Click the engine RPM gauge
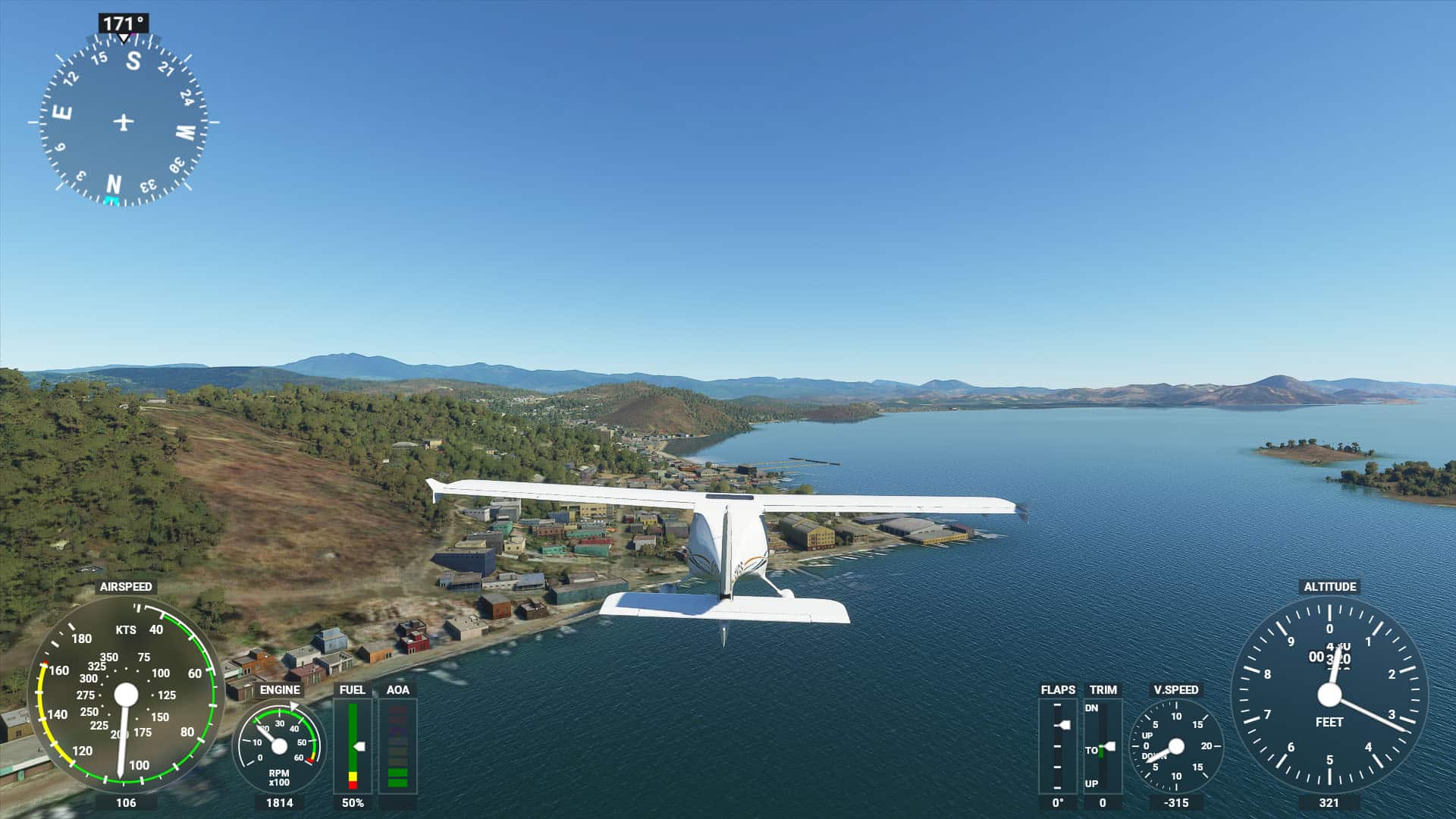1456x819 pixels. pyautogui.click(x=279, y=746)
